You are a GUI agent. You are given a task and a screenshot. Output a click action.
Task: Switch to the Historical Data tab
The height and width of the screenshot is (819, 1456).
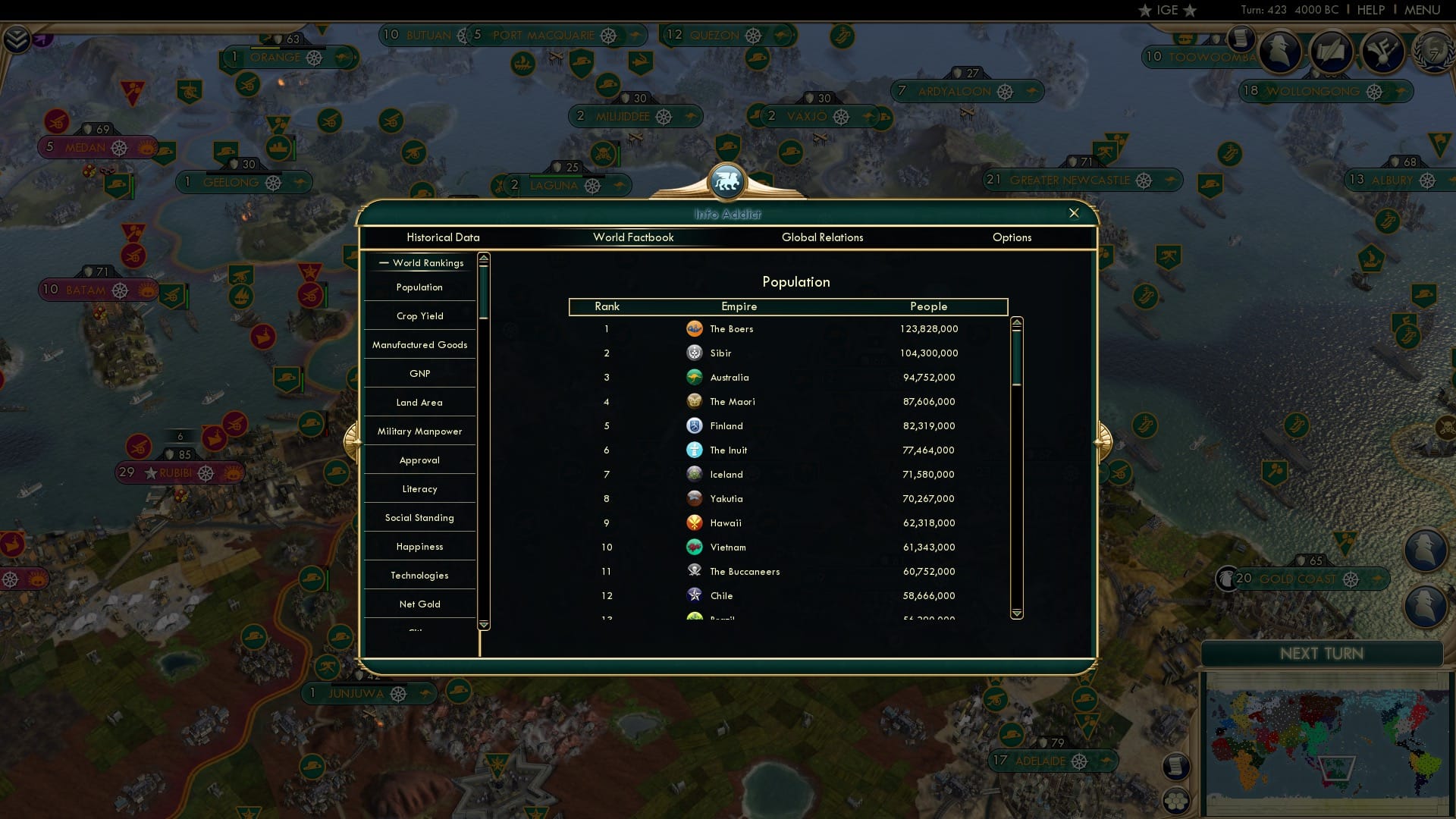[443, 237]
